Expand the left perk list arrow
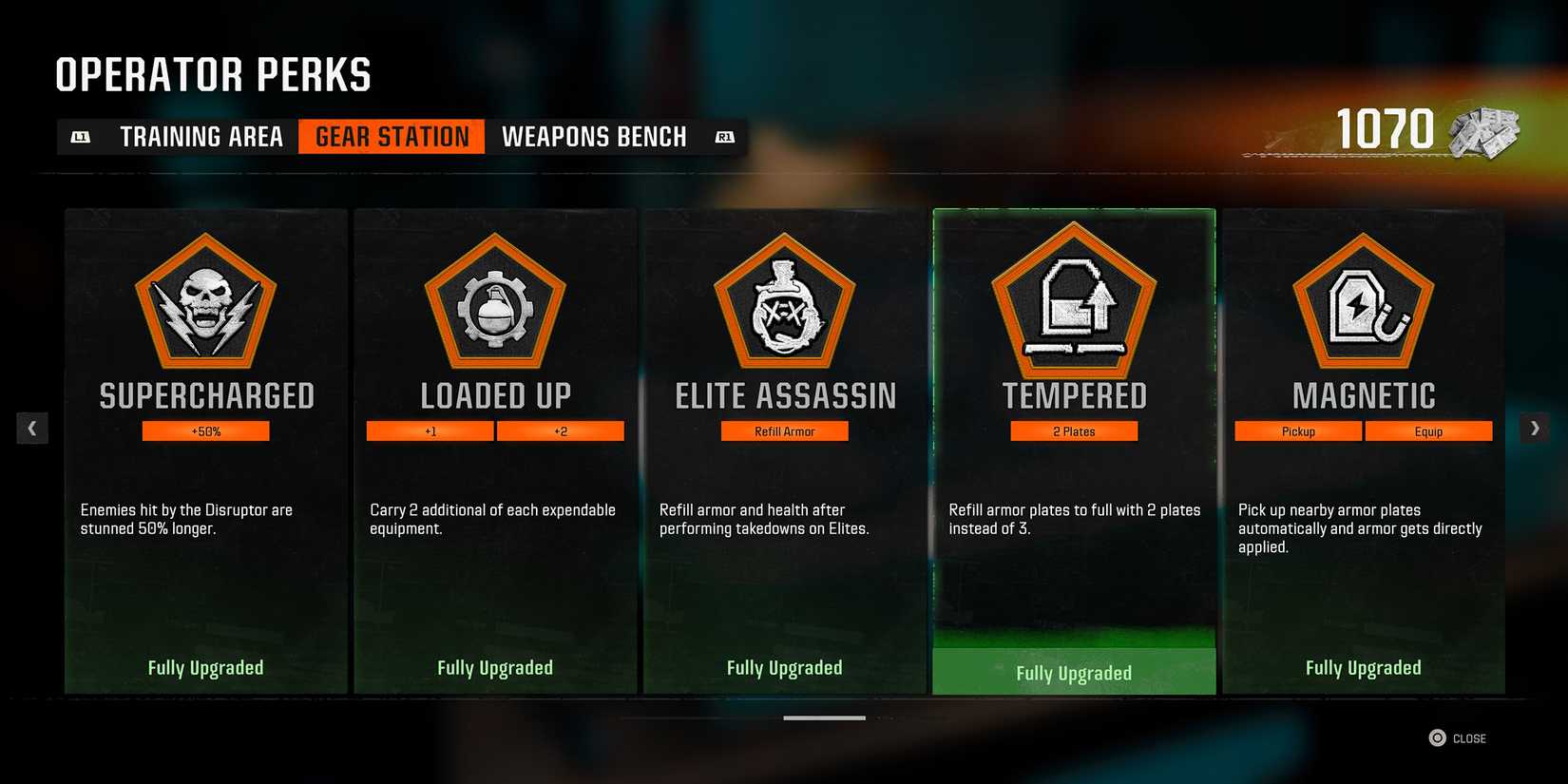 click(32, 428)
